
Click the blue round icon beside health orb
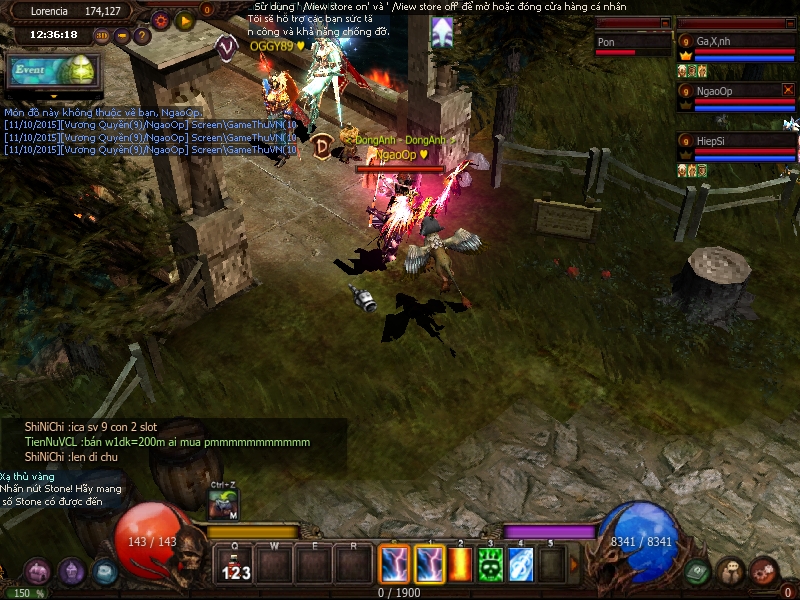tap(105, 571)
